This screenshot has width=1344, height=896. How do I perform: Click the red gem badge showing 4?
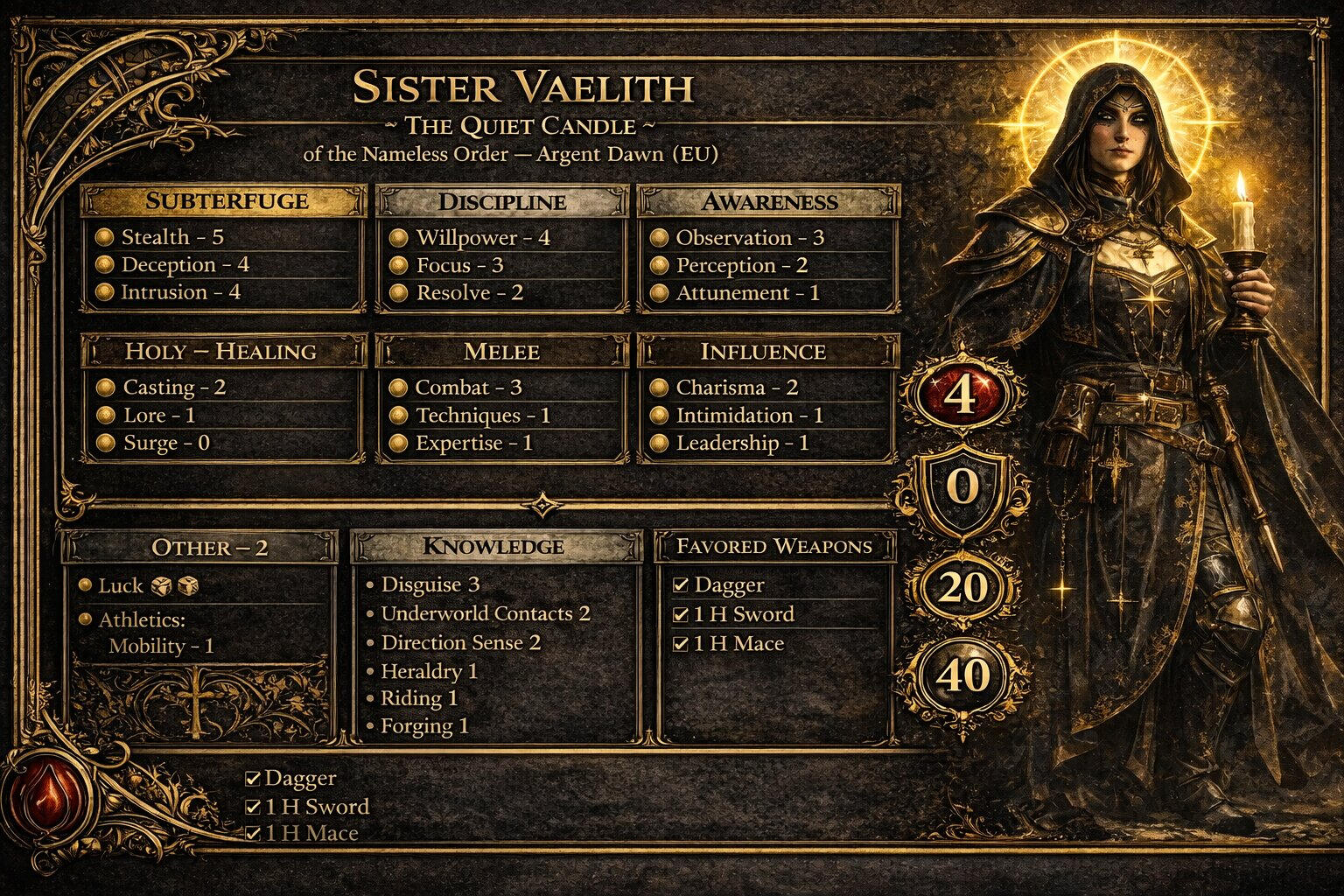tap(961, 395)
